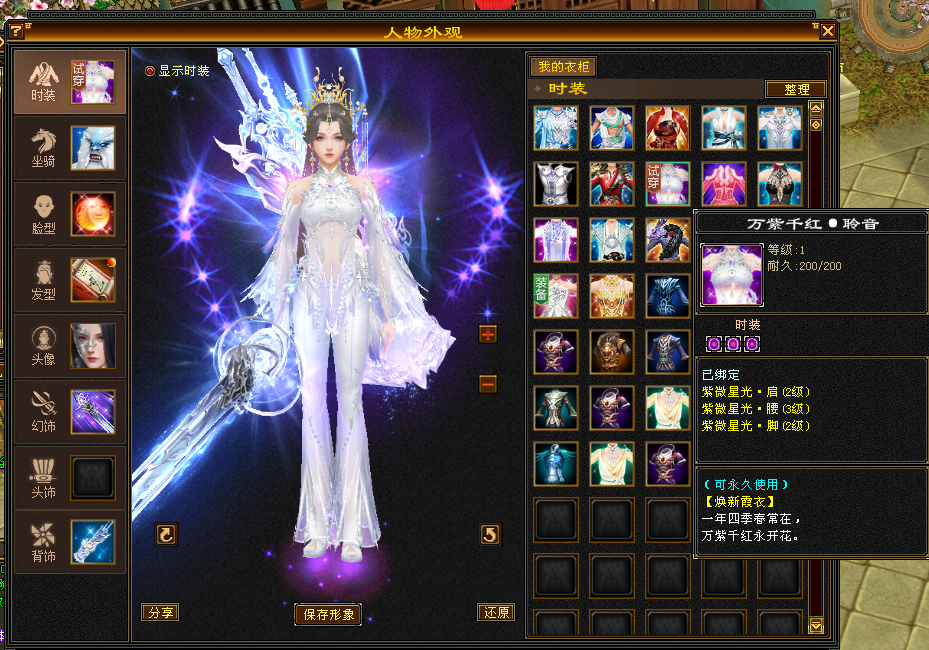The width and height of the screenshot is (929, 650).
Task: Switch to the 坐骑 mount category
Action: click(x=70, y=147)
